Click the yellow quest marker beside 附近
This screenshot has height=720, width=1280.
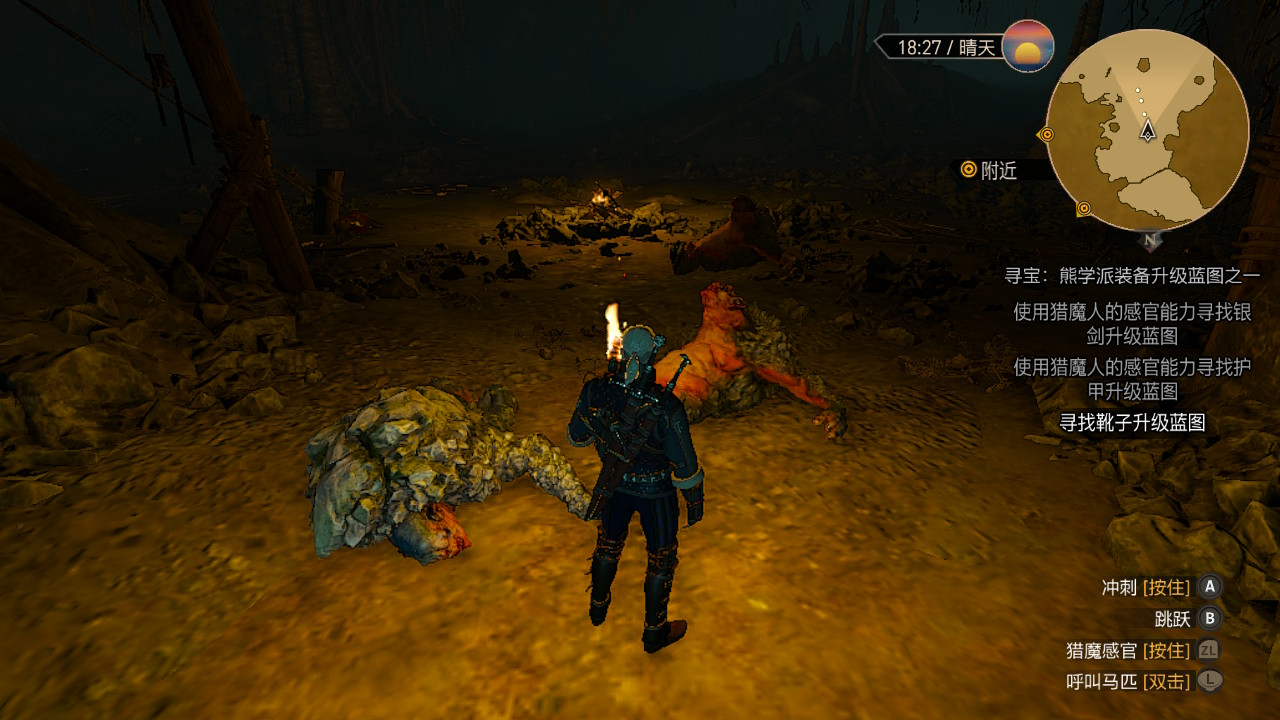click(968, 170)
